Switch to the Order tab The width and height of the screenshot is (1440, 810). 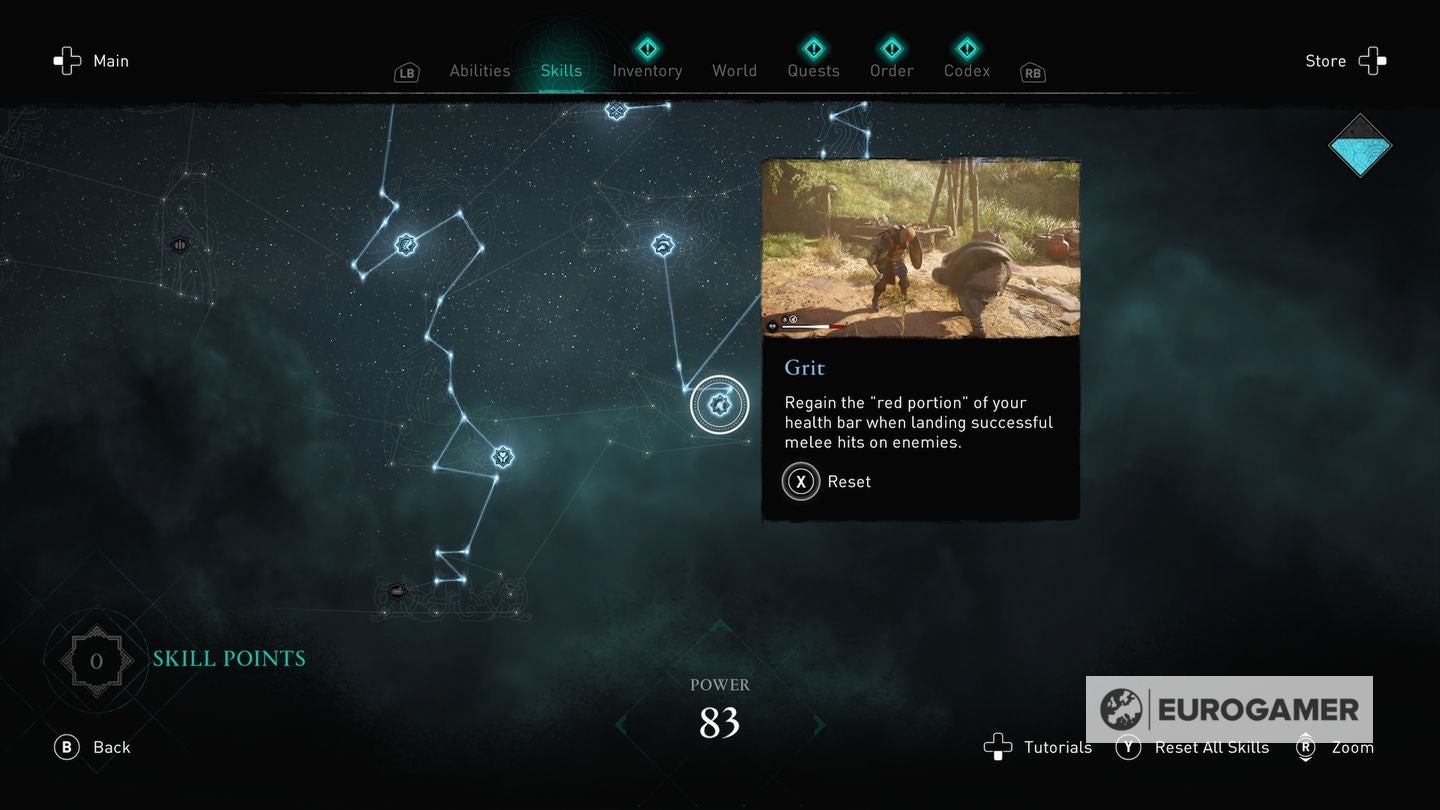[x=891, y=70]
